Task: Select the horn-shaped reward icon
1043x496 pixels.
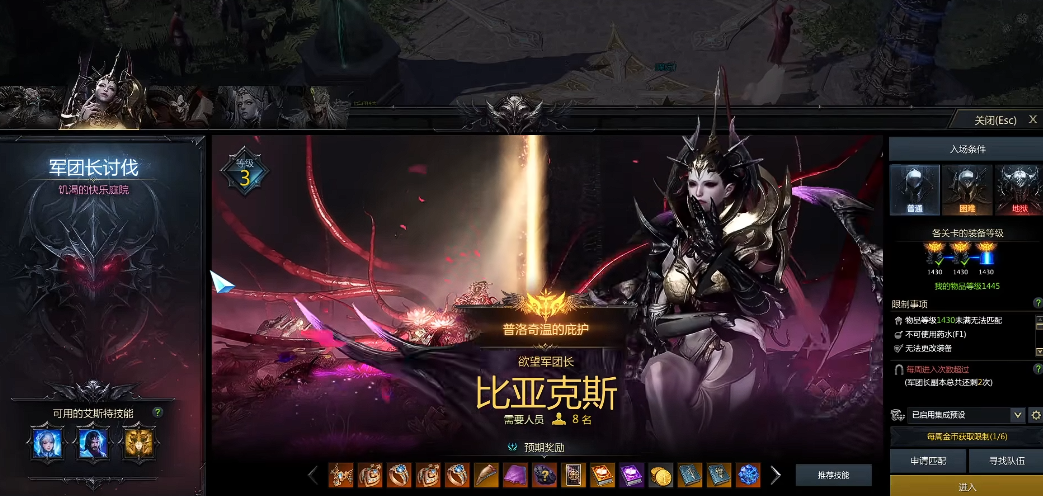Action: [x=486, y=474]
